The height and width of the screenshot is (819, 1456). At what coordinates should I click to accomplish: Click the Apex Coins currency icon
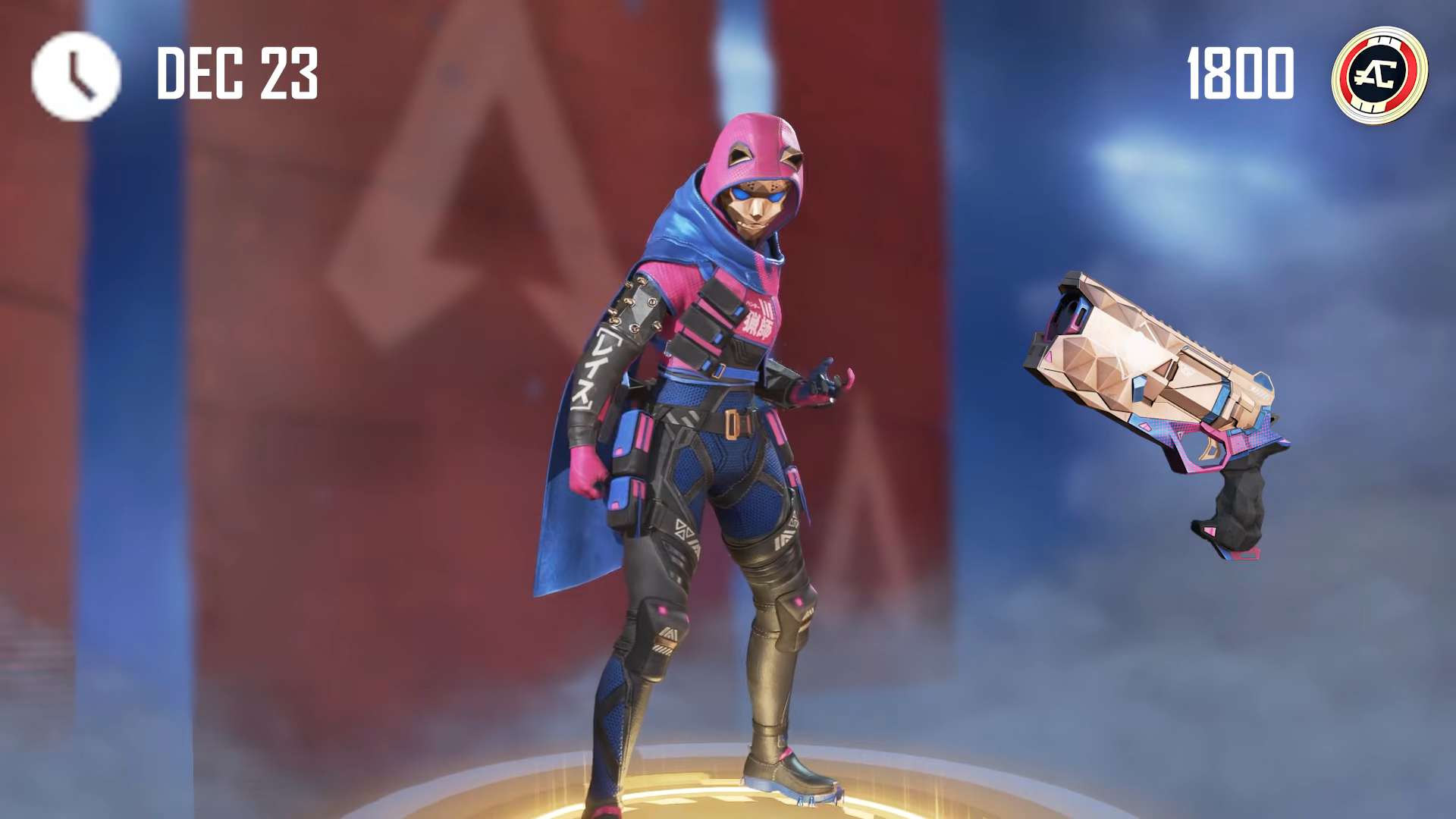pos(1379,74)
